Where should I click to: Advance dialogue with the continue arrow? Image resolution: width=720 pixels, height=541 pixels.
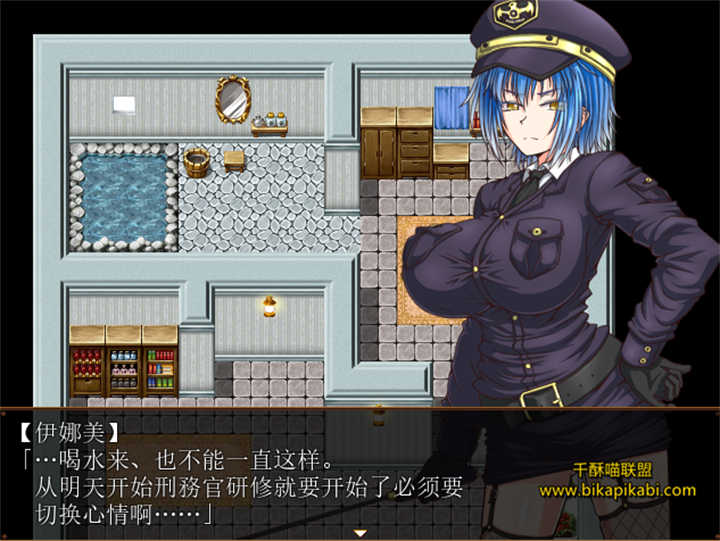click(x=360, y=533)
